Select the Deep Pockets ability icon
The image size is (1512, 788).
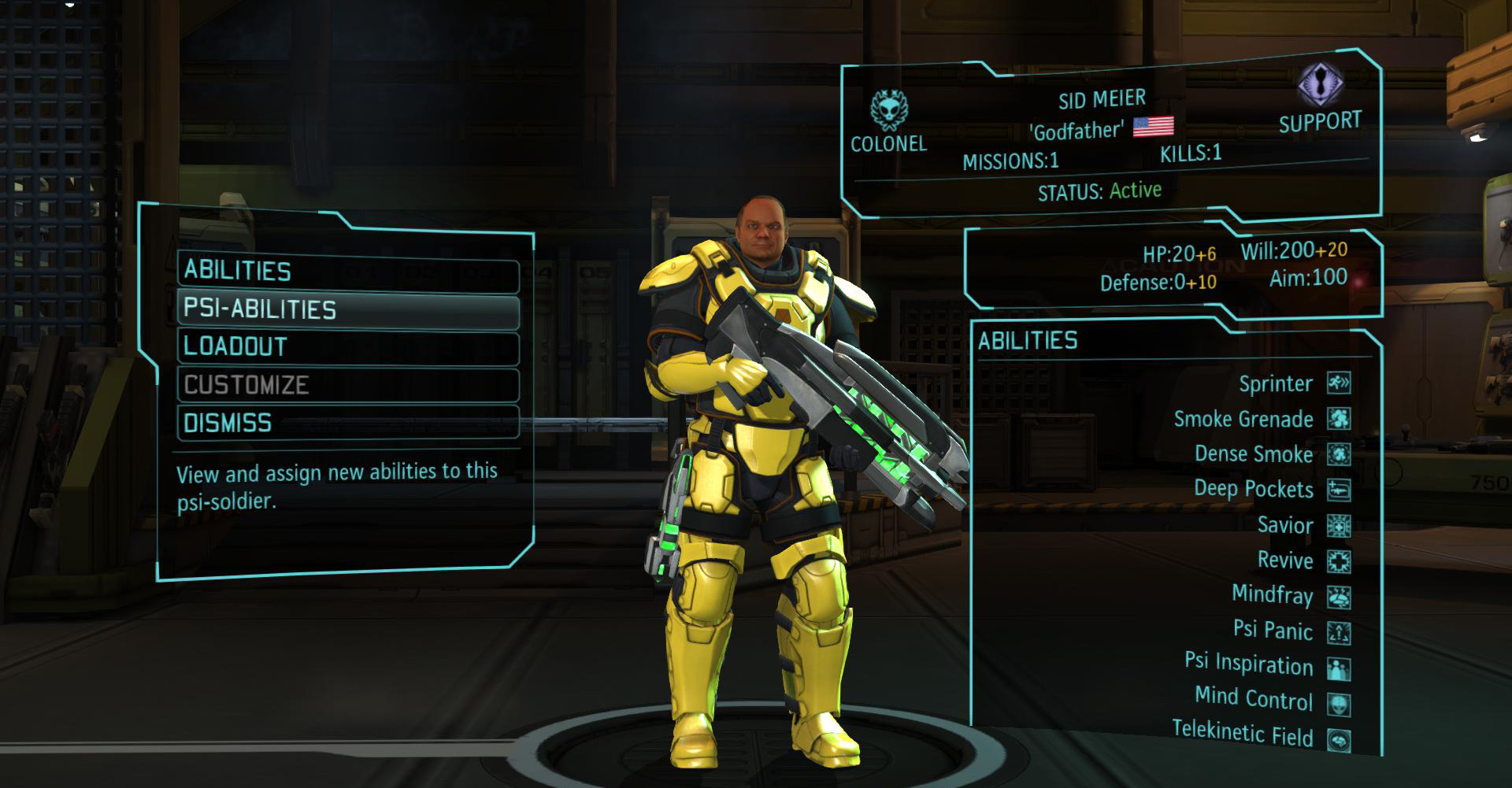(1338, 490)
